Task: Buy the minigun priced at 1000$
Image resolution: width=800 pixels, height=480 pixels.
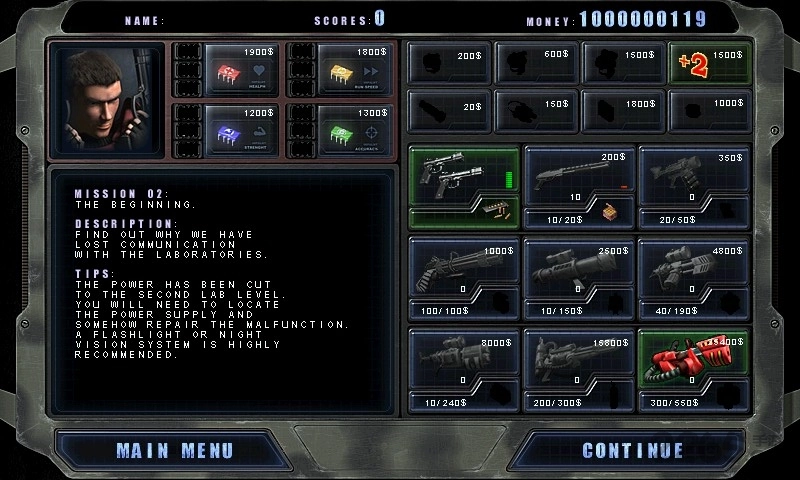Action: (464, 276)
